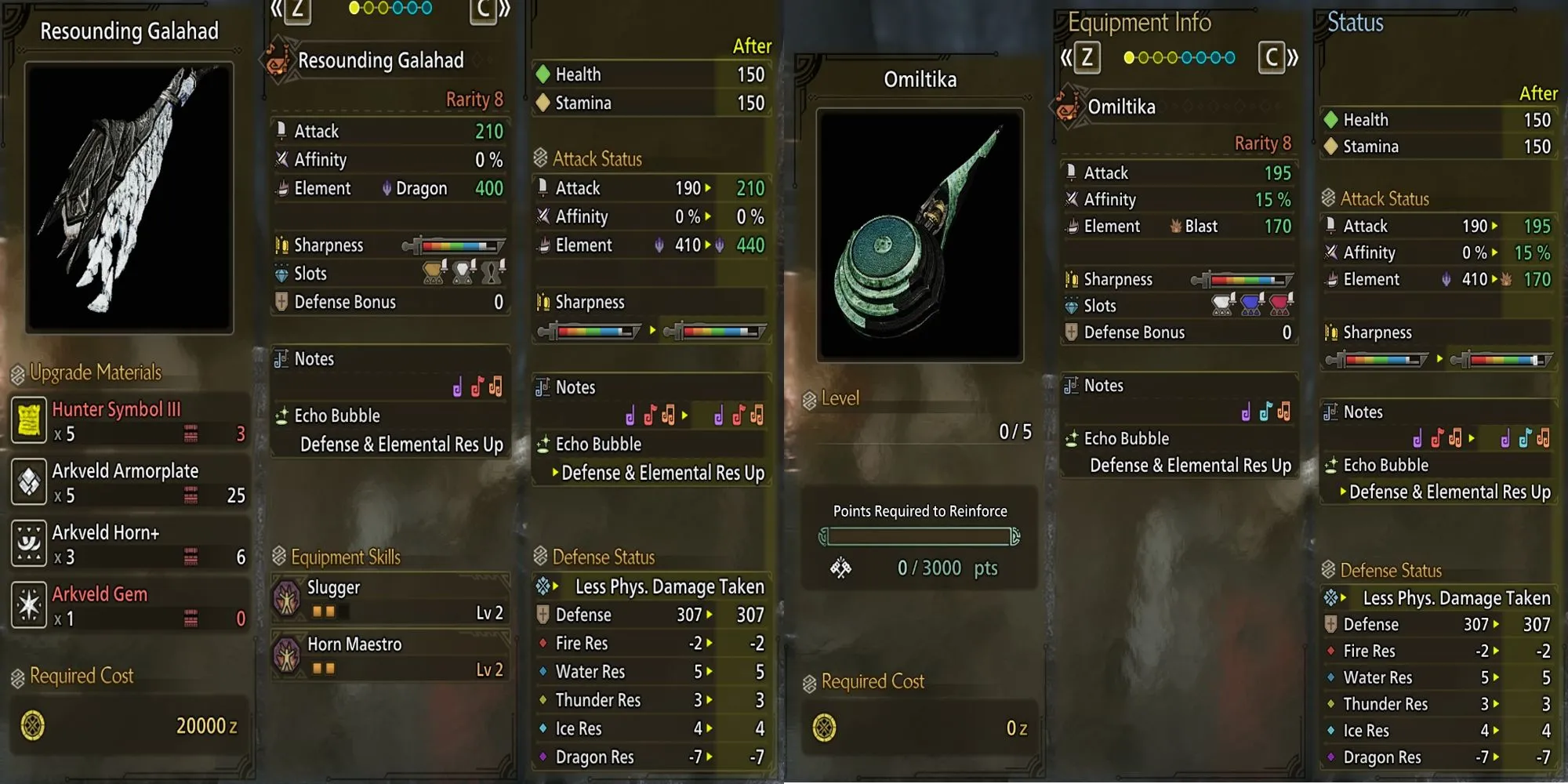Select the Arkveld Gem material row

pos(129,605)
